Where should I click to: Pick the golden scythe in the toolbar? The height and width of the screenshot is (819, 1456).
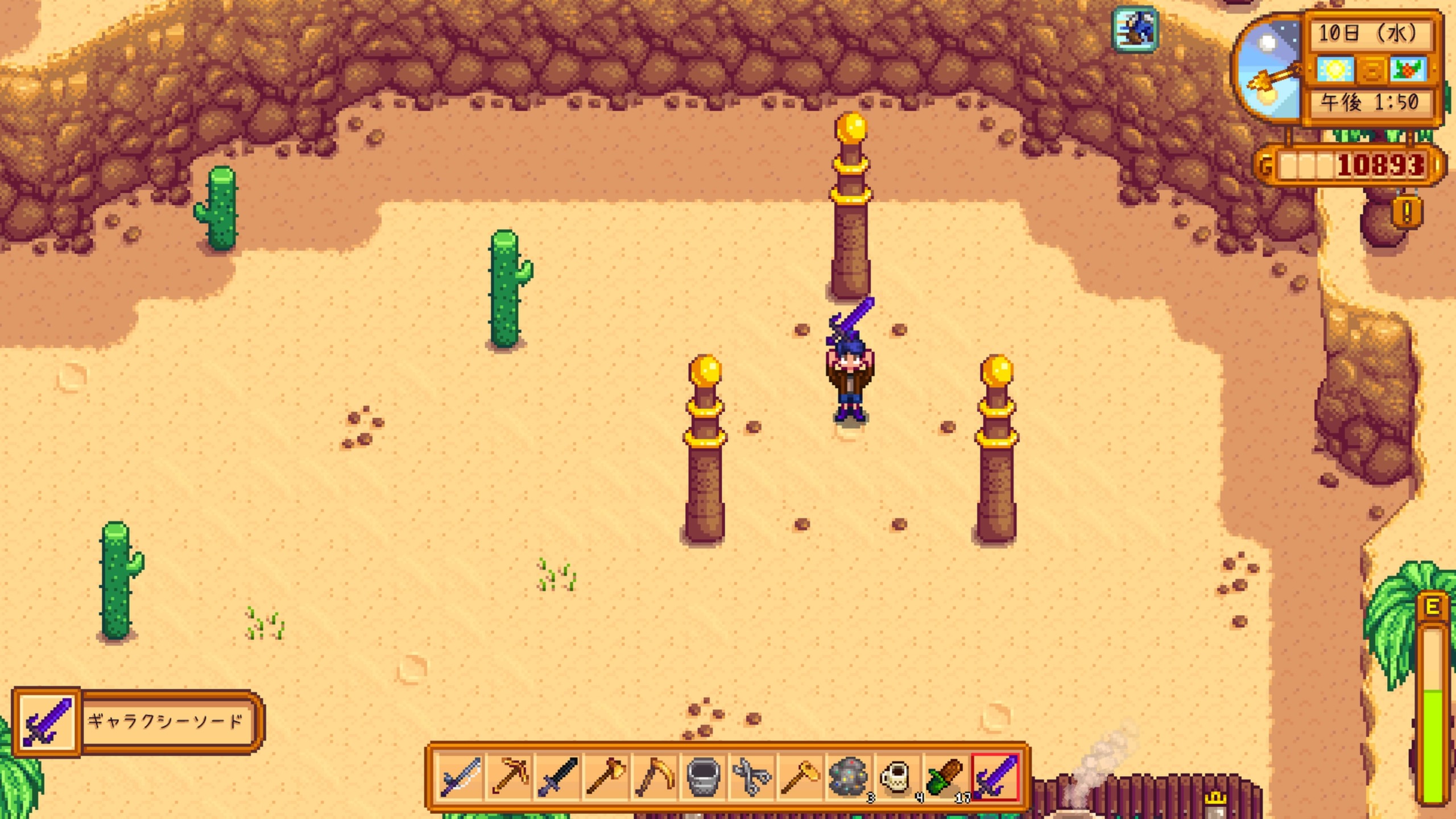[655, 777]
